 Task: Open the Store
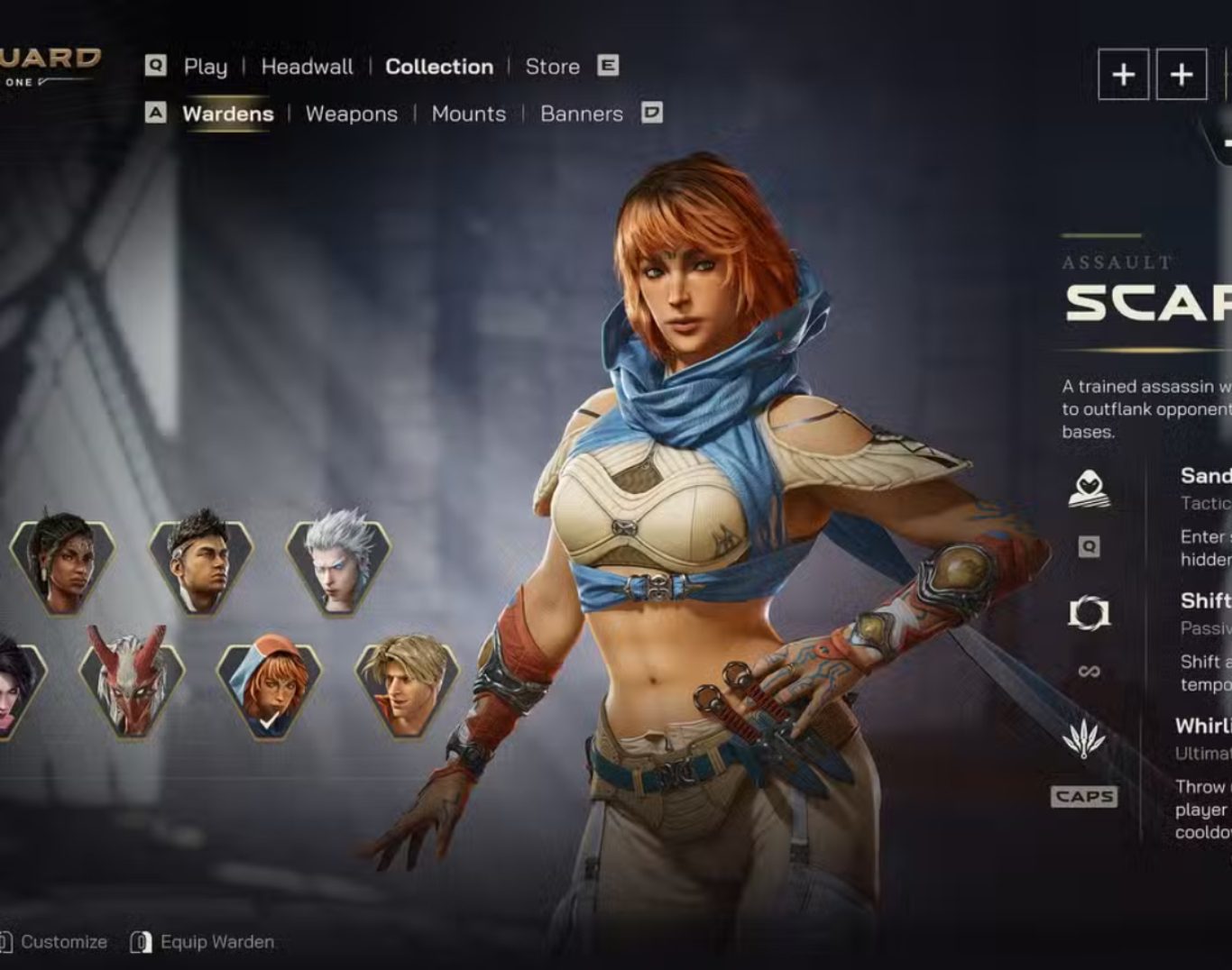click(552, 67)
